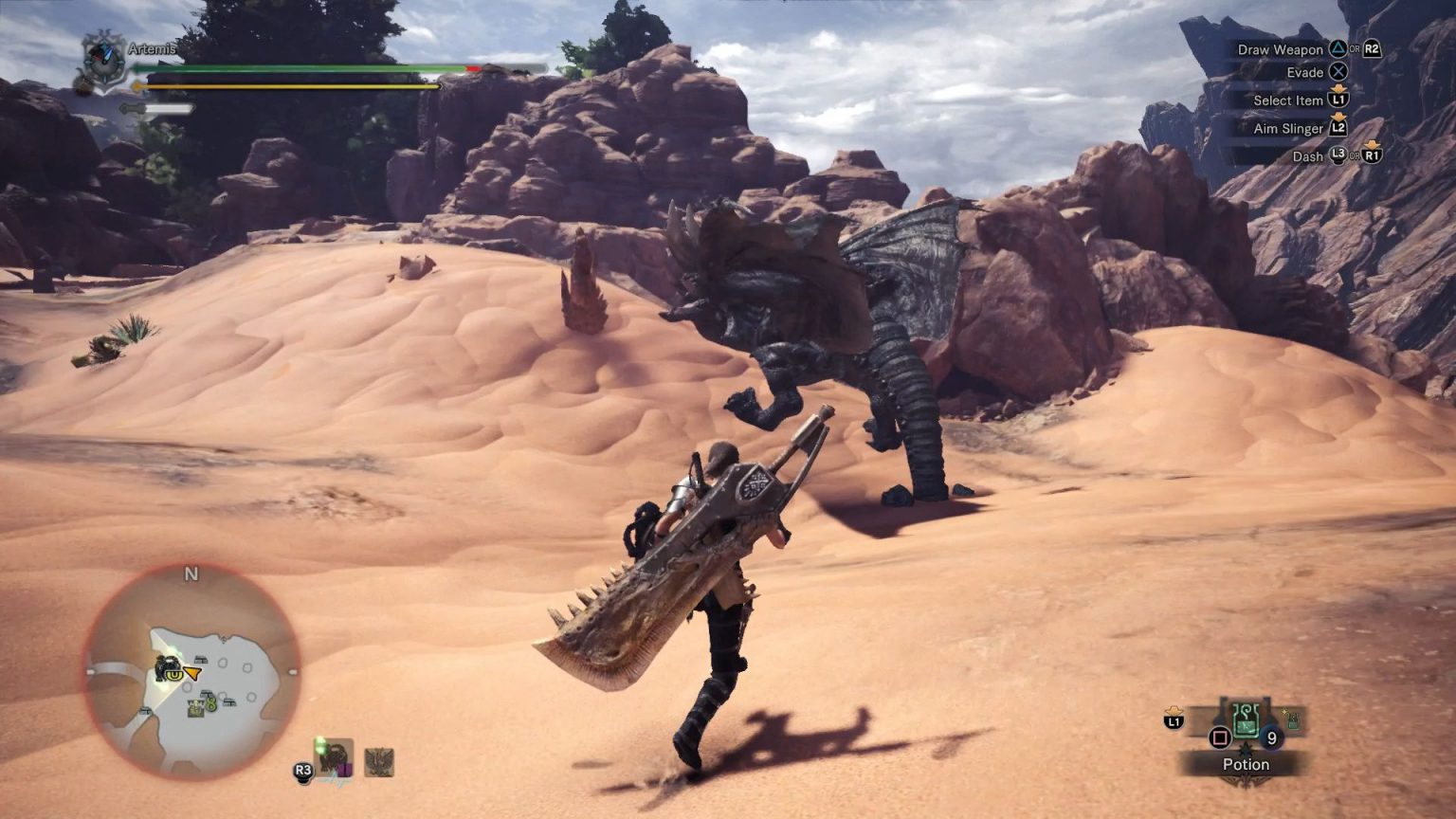Click the Nergigante crest icon near the minimap
The height and width of the screenshot is (819, 1456).
379,762
